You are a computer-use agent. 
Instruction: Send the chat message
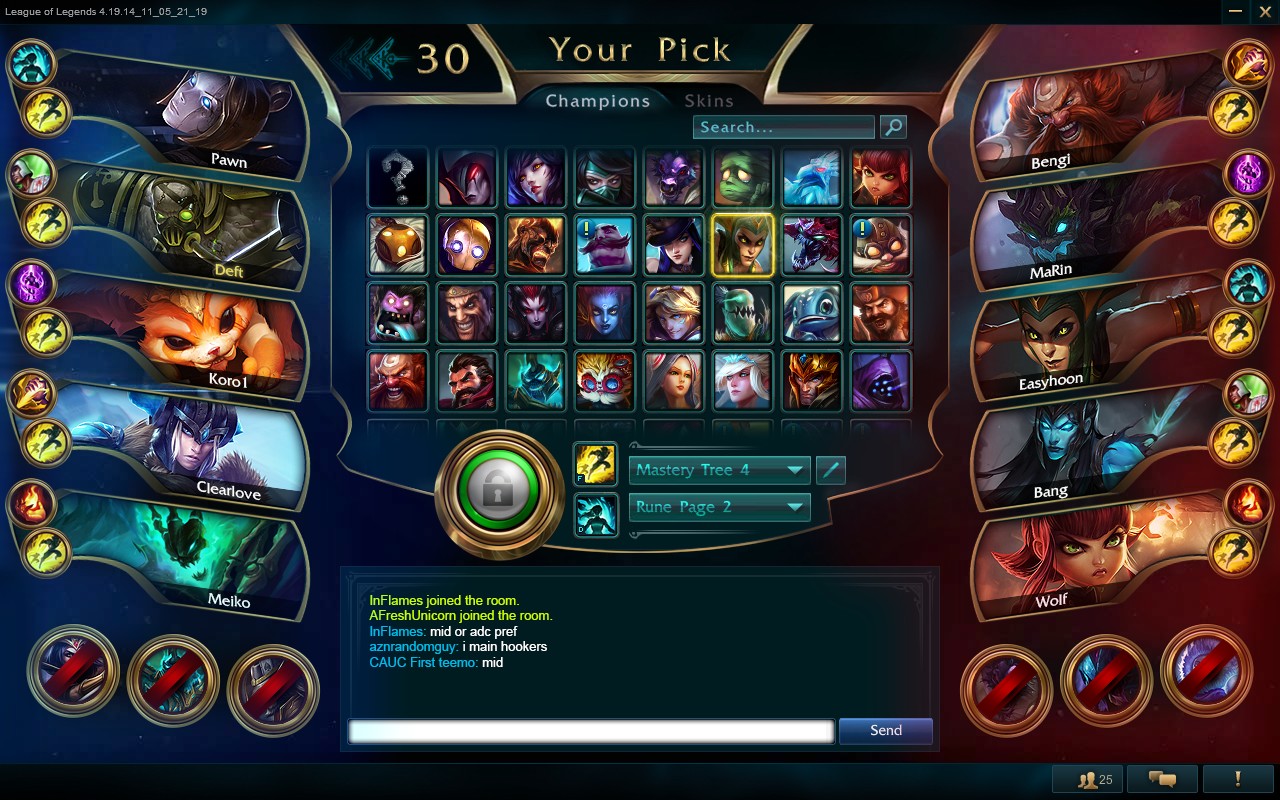click(885, 731)
